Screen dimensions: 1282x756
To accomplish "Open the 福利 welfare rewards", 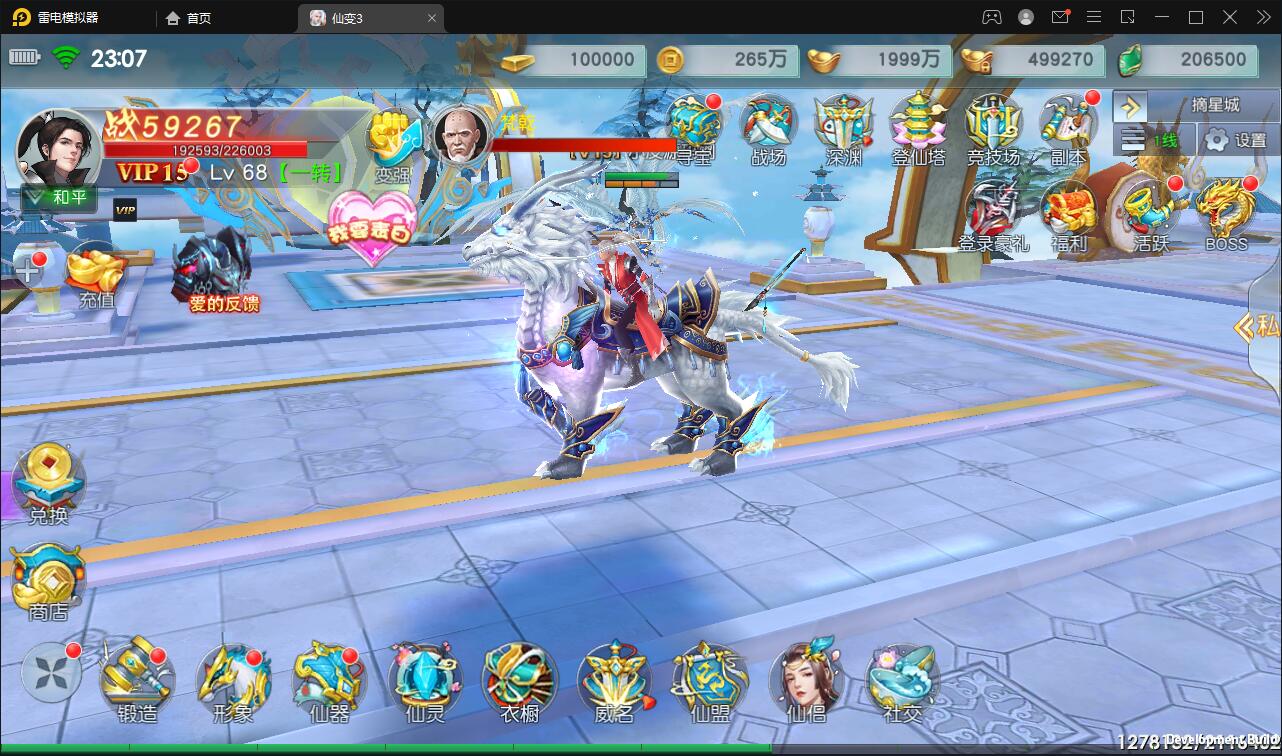I will click(1068, 214).
